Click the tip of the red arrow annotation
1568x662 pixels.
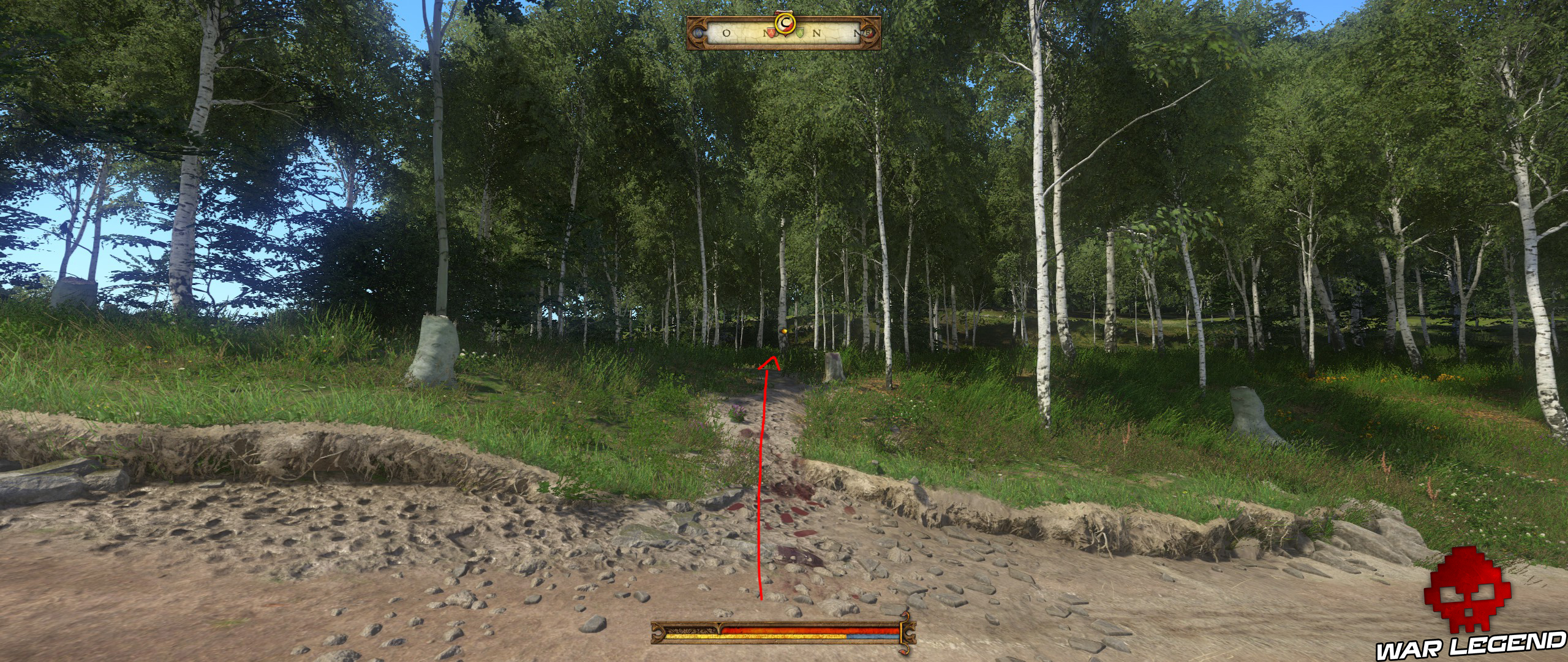point(774,357)
